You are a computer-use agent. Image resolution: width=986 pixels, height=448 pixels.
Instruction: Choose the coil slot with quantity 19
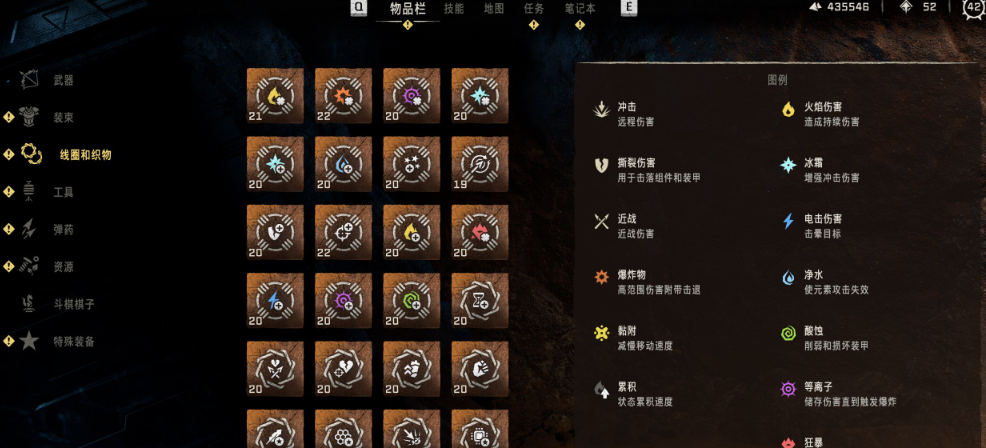[x=479, y=164]
